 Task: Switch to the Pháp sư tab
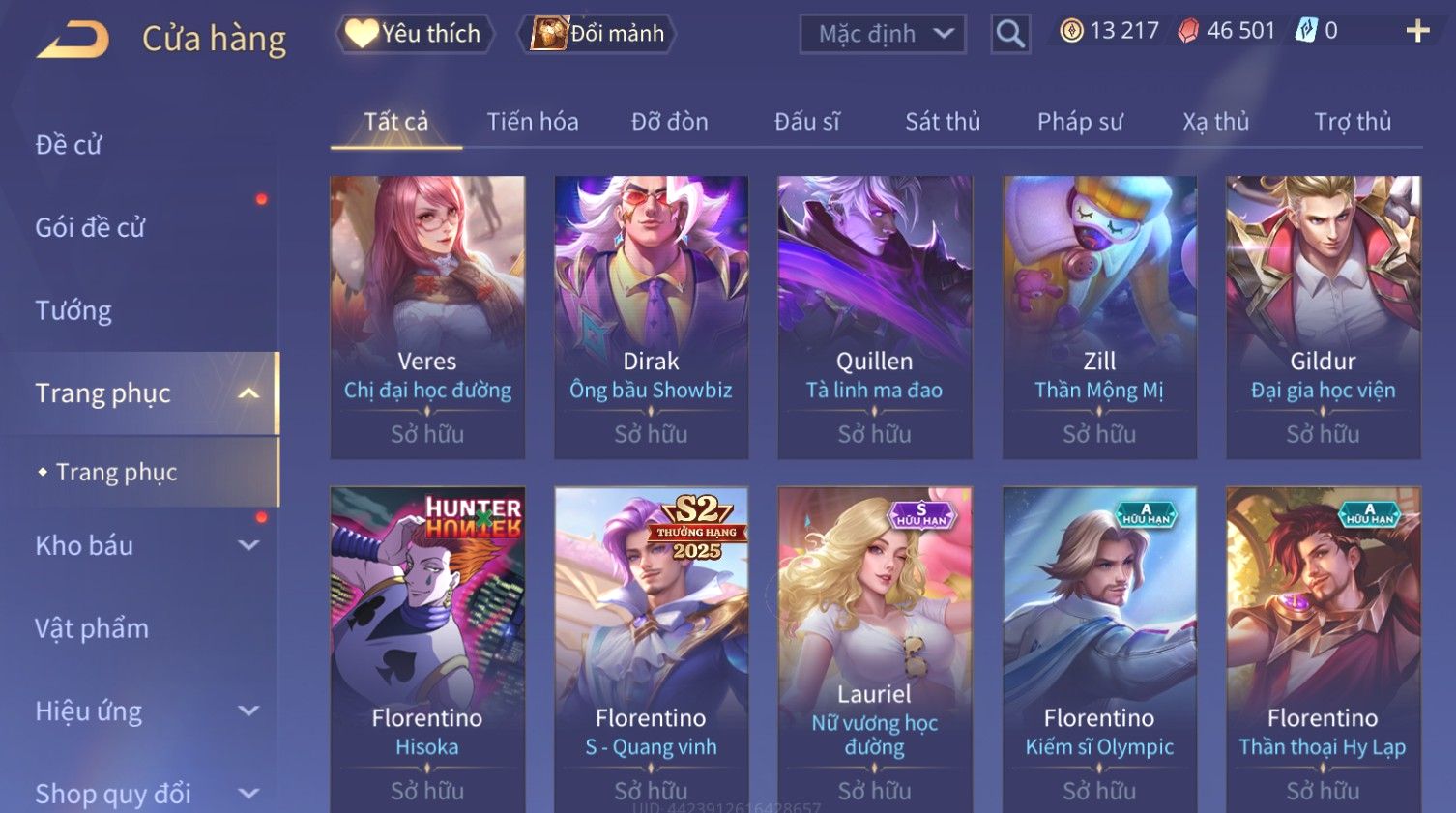point(1080,122)
